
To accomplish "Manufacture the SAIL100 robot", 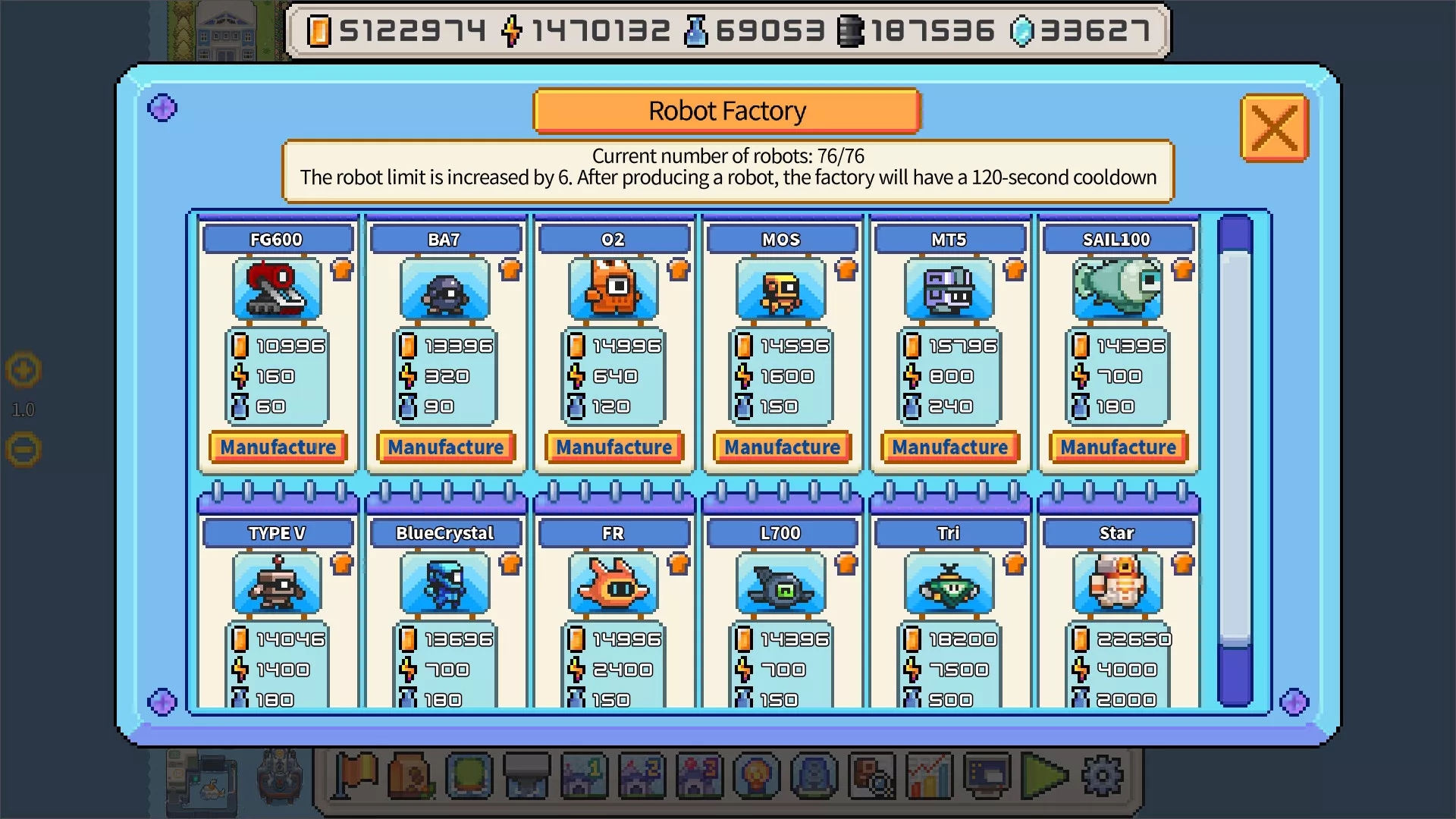I will [x=1118, y=447].
